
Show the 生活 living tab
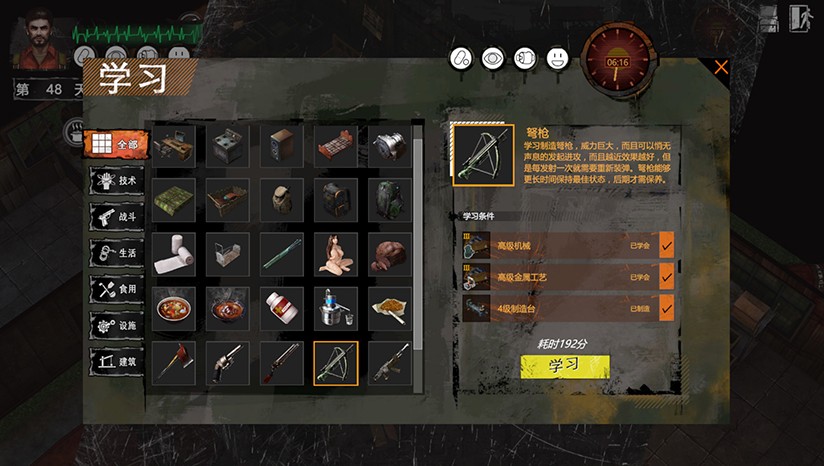point(116,253)
